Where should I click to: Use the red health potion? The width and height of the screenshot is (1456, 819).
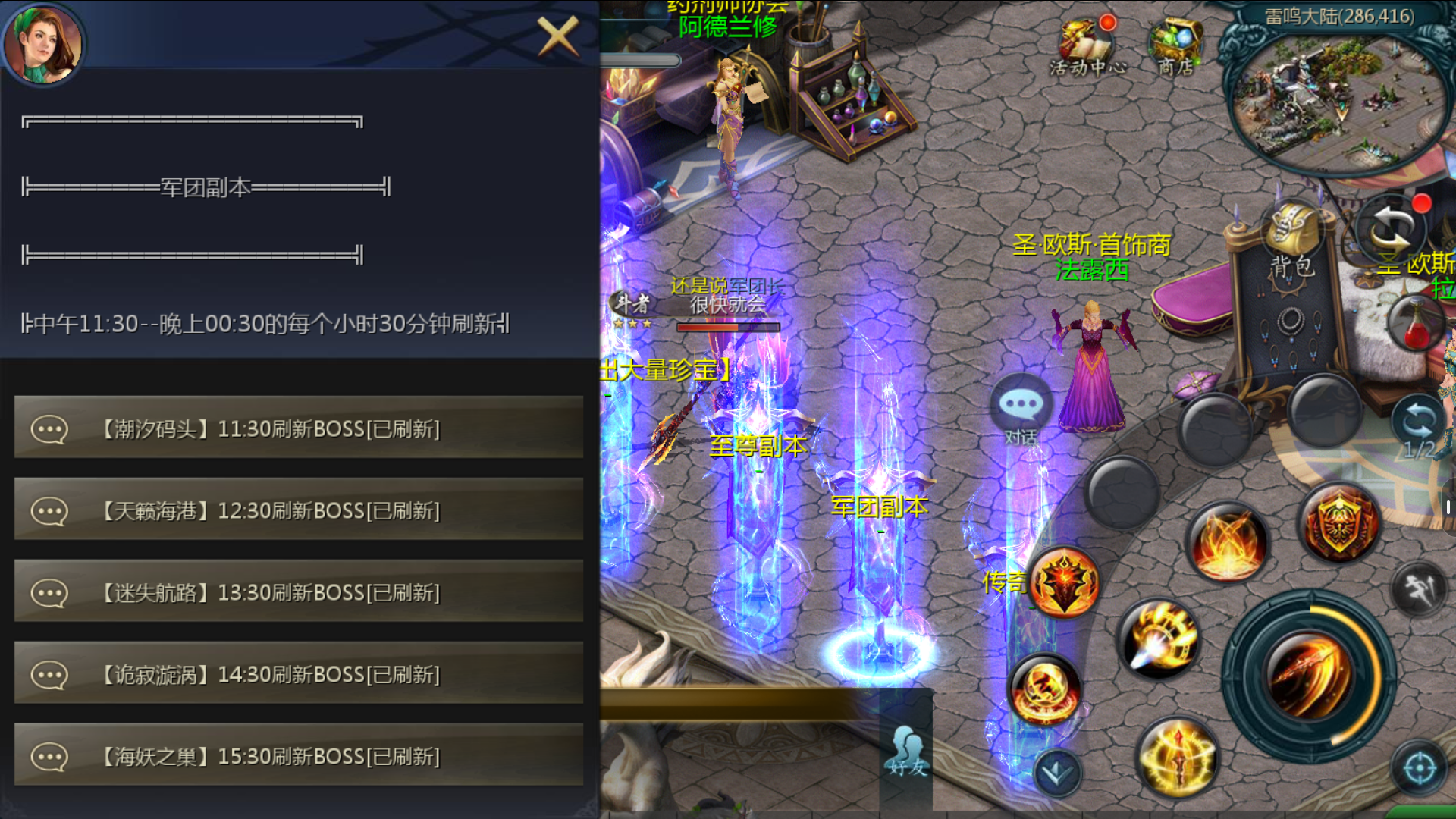[1417, 322]
